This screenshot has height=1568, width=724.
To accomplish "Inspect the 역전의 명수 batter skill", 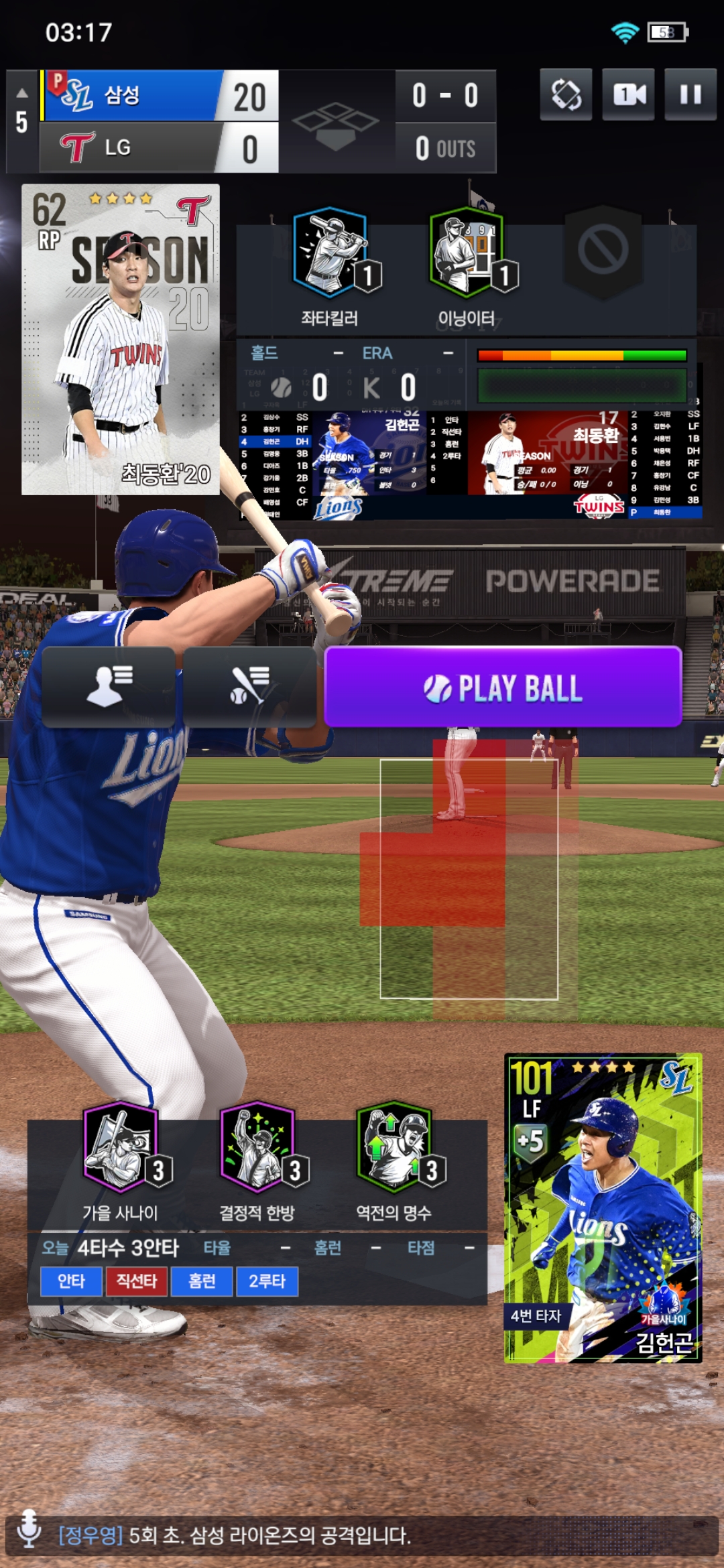I will (x=394, y=1147).
